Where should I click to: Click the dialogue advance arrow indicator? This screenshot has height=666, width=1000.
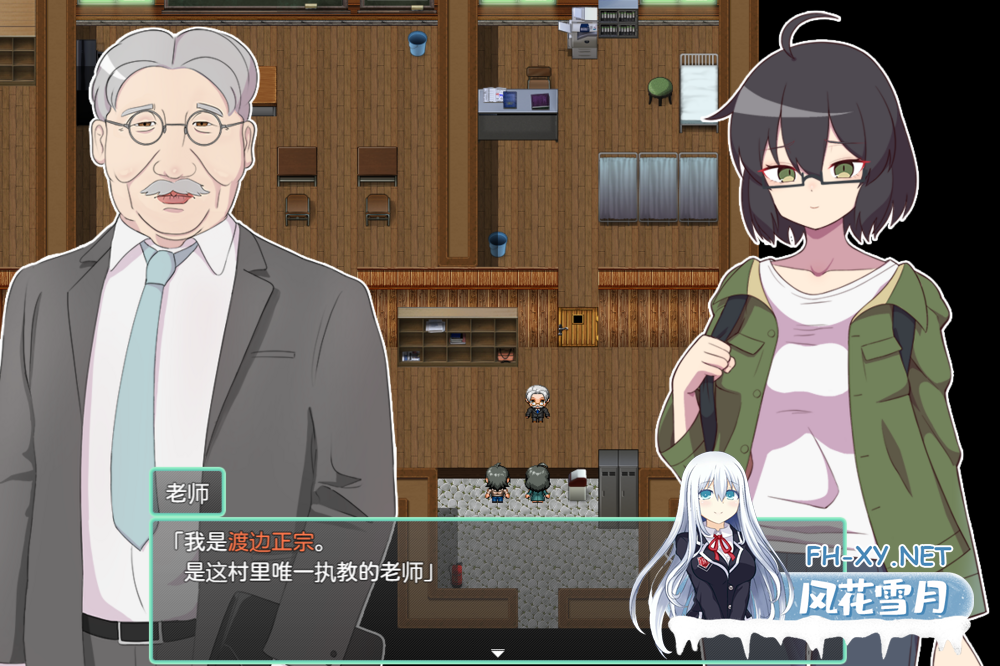[x=497, y=653]
